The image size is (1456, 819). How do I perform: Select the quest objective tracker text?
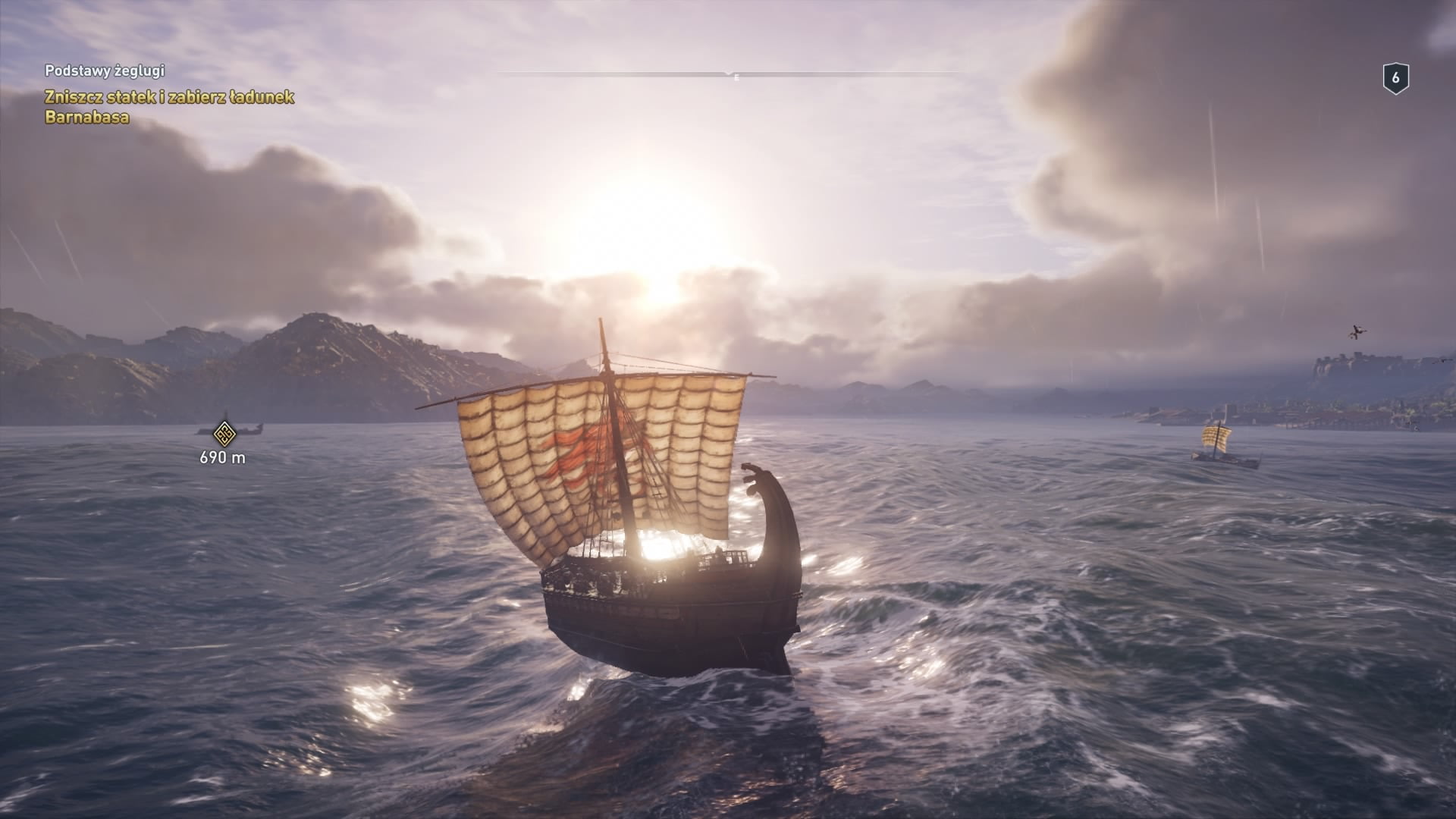(169, 107)
